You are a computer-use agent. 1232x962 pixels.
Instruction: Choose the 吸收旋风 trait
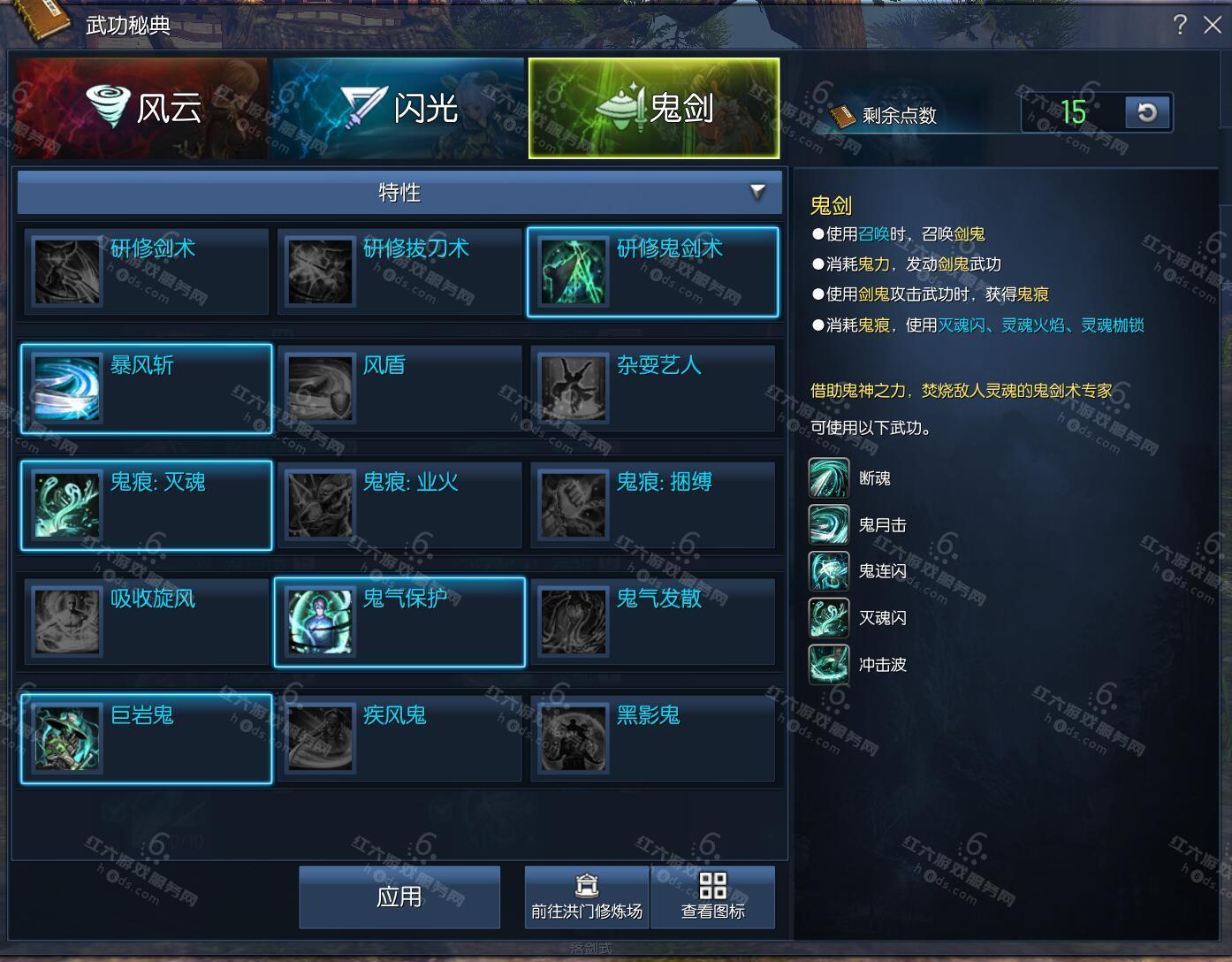pyautogui.click(x=147, y=622)
